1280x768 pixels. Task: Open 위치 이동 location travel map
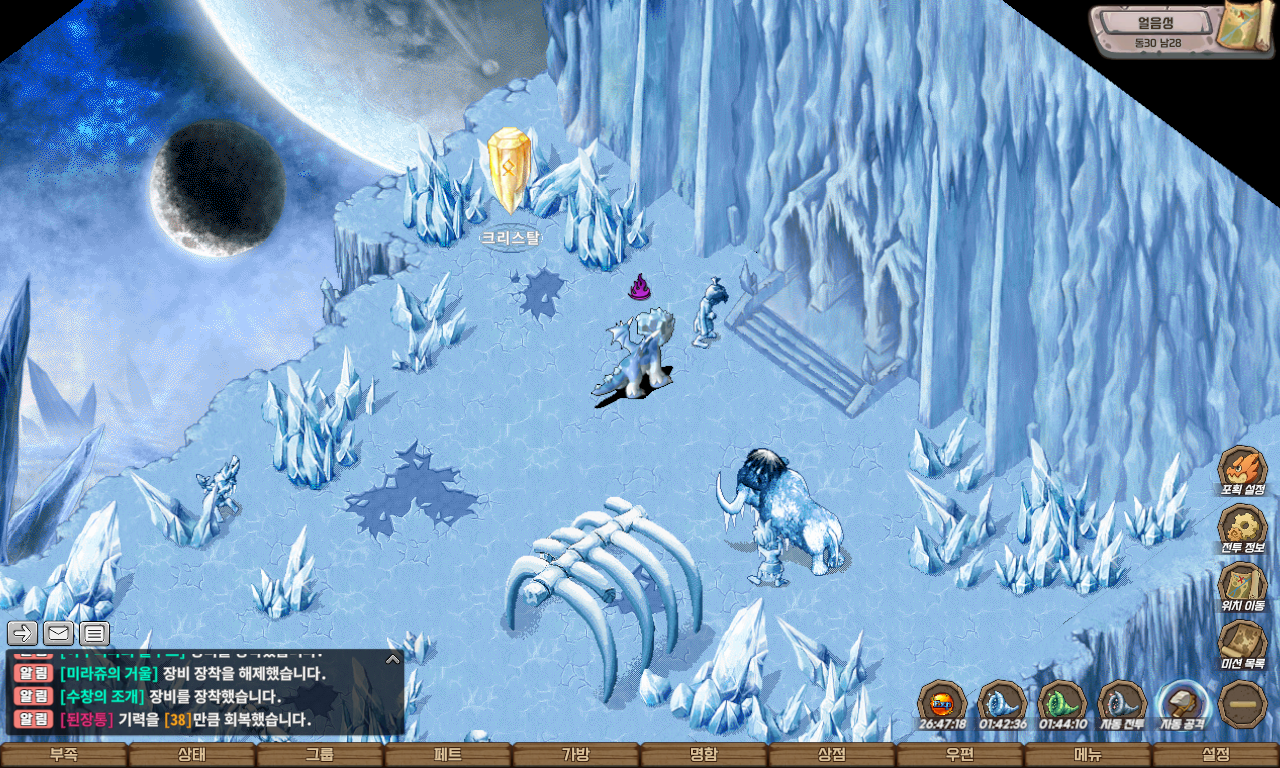1243,586
